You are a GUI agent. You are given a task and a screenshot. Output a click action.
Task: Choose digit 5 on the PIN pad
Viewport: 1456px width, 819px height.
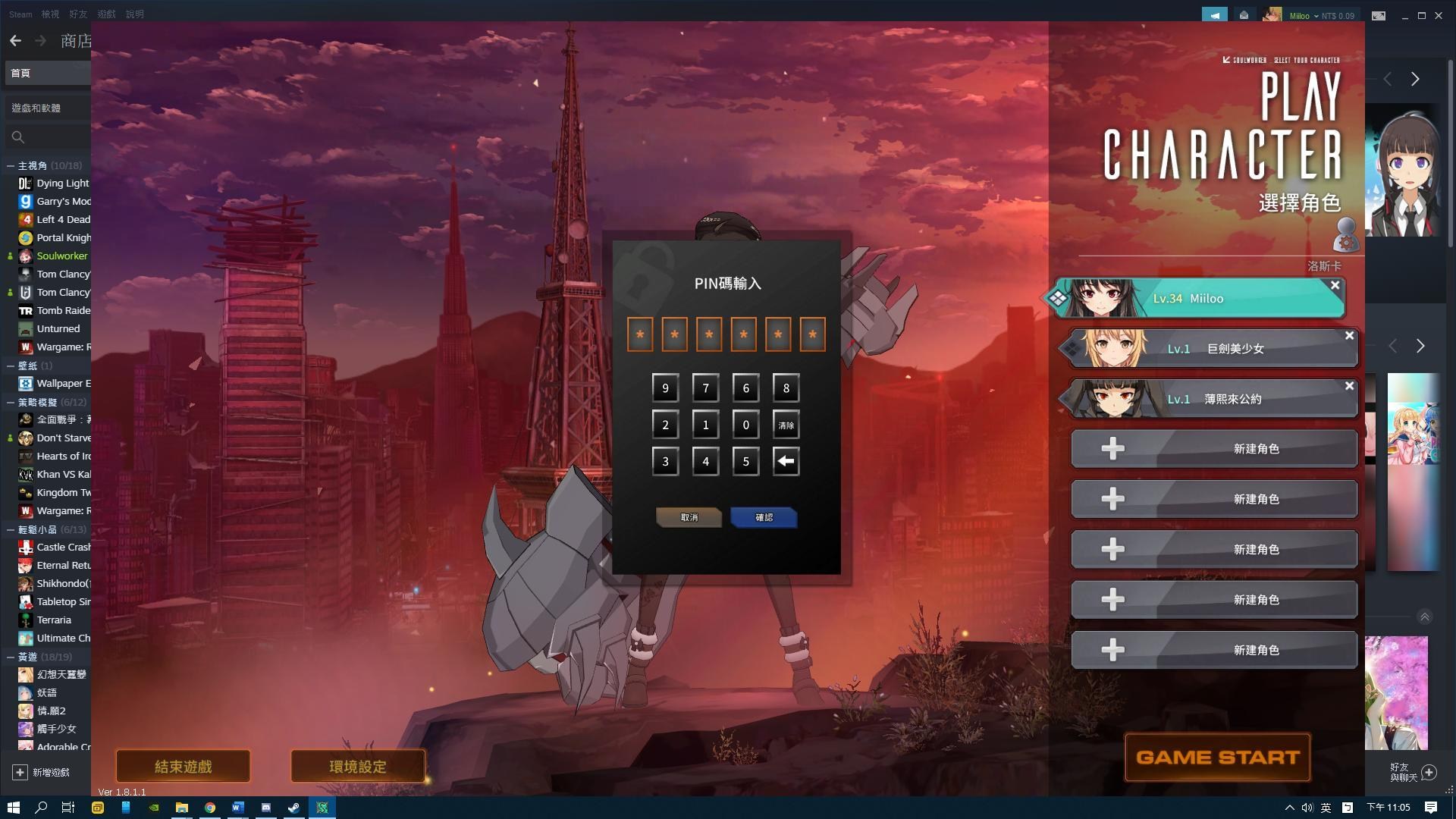(x=745, y=461)
